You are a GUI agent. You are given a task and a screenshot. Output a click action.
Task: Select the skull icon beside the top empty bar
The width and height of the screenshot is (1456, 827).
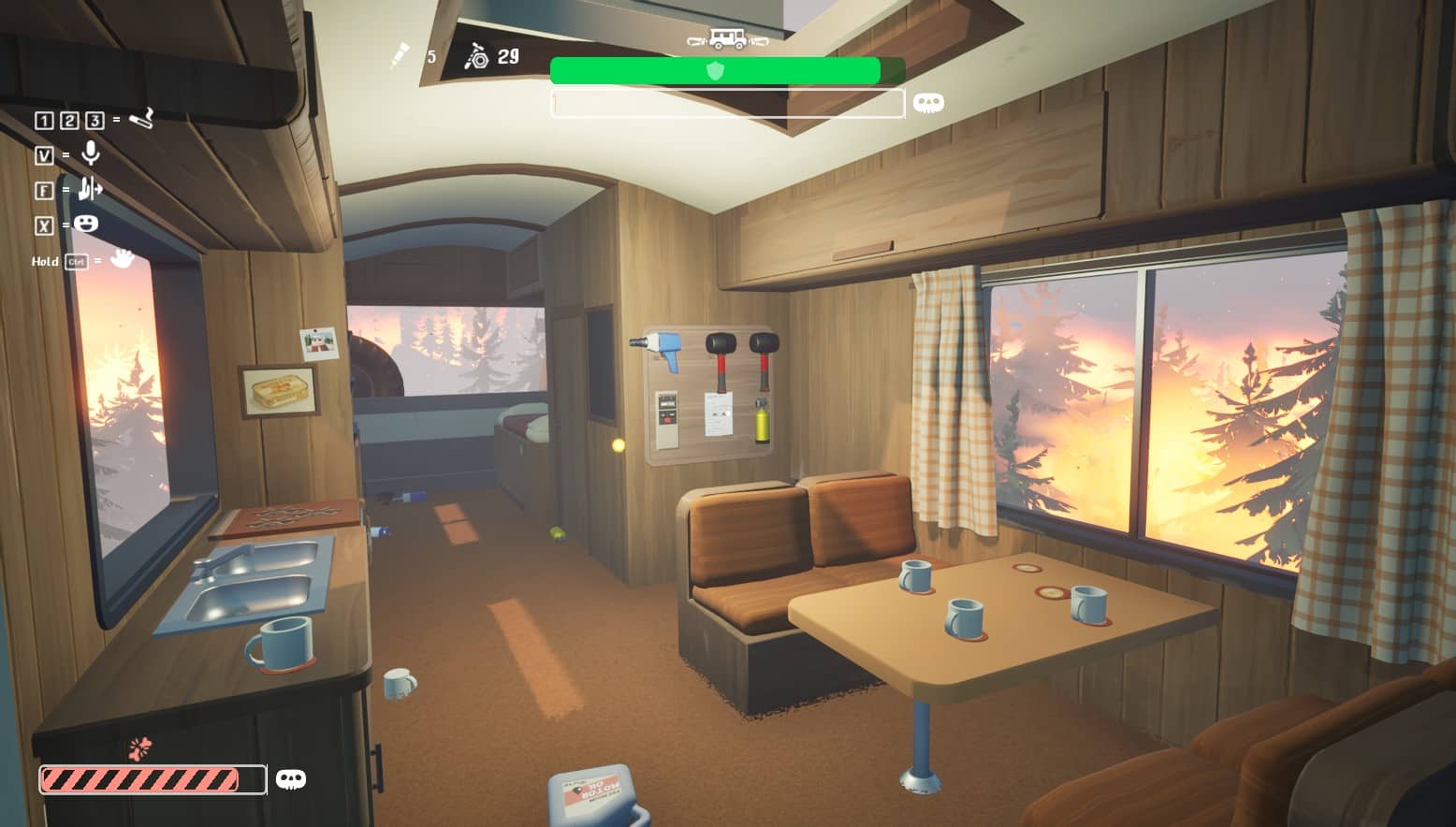(x=927, y=103)
